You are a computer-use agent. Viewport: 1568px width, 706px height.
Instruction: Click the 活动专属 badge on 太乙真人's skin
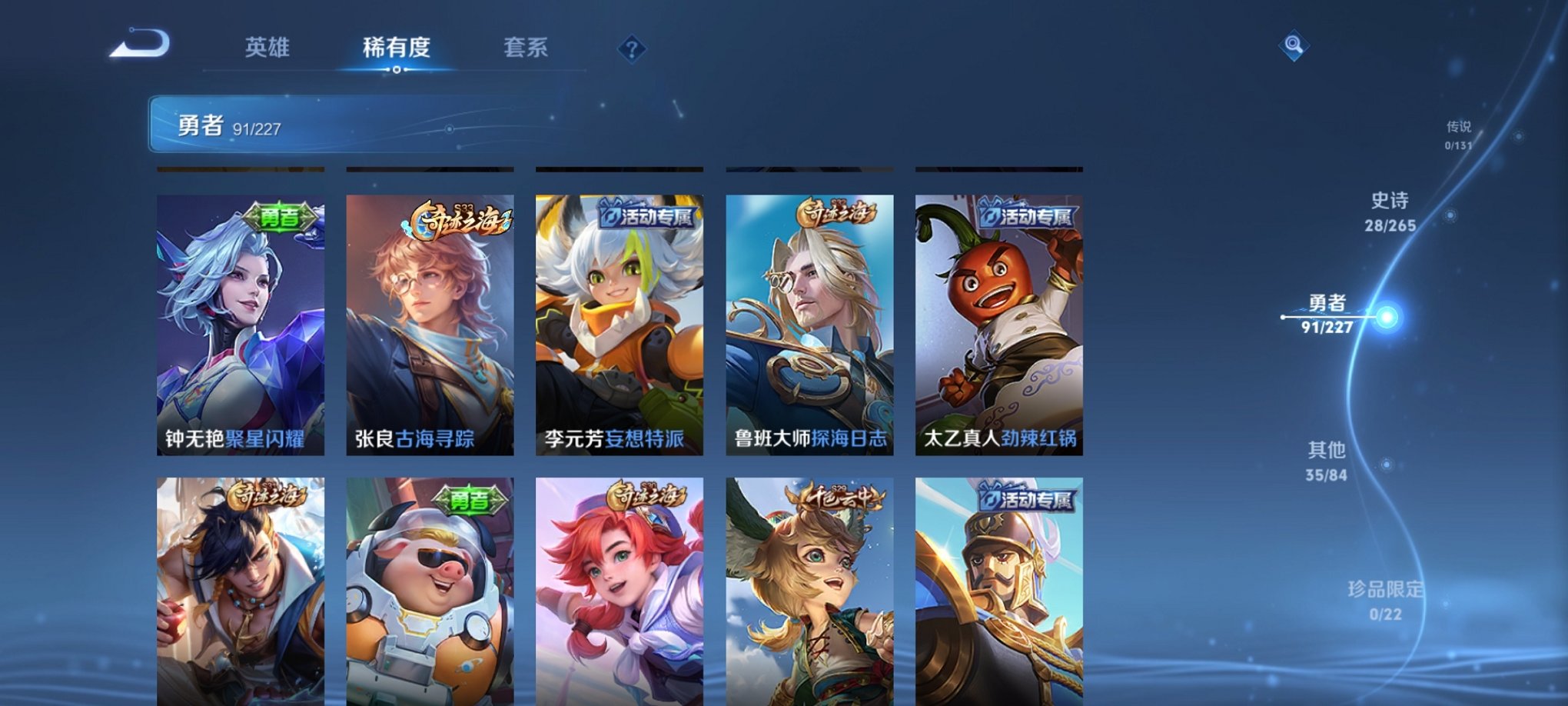click(x=1028, y=218)
